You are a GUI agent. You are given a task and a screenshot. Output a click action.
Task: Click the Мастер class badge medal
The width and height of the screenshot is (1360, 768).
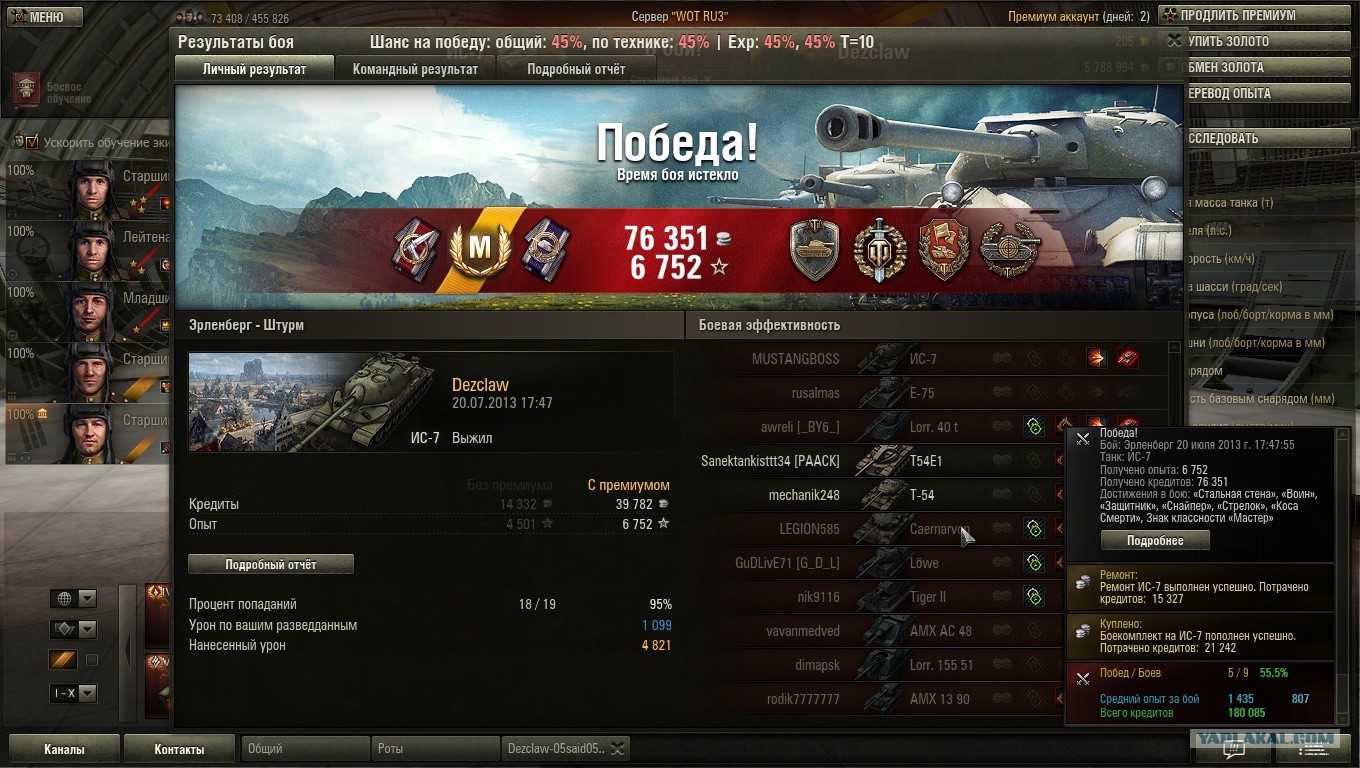point(481,249)
